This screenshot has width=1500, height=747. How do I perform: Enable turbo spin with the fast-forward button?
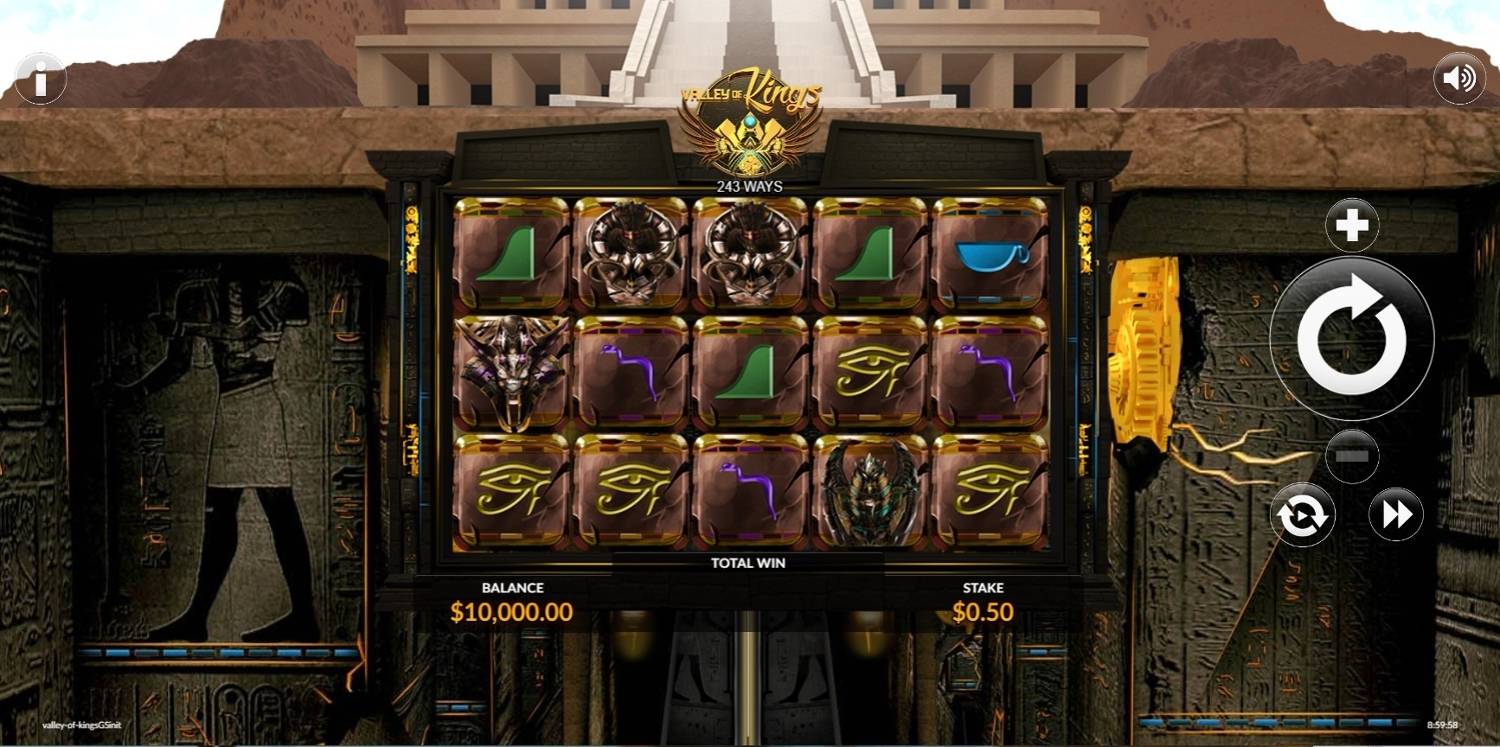[1396, 515]
